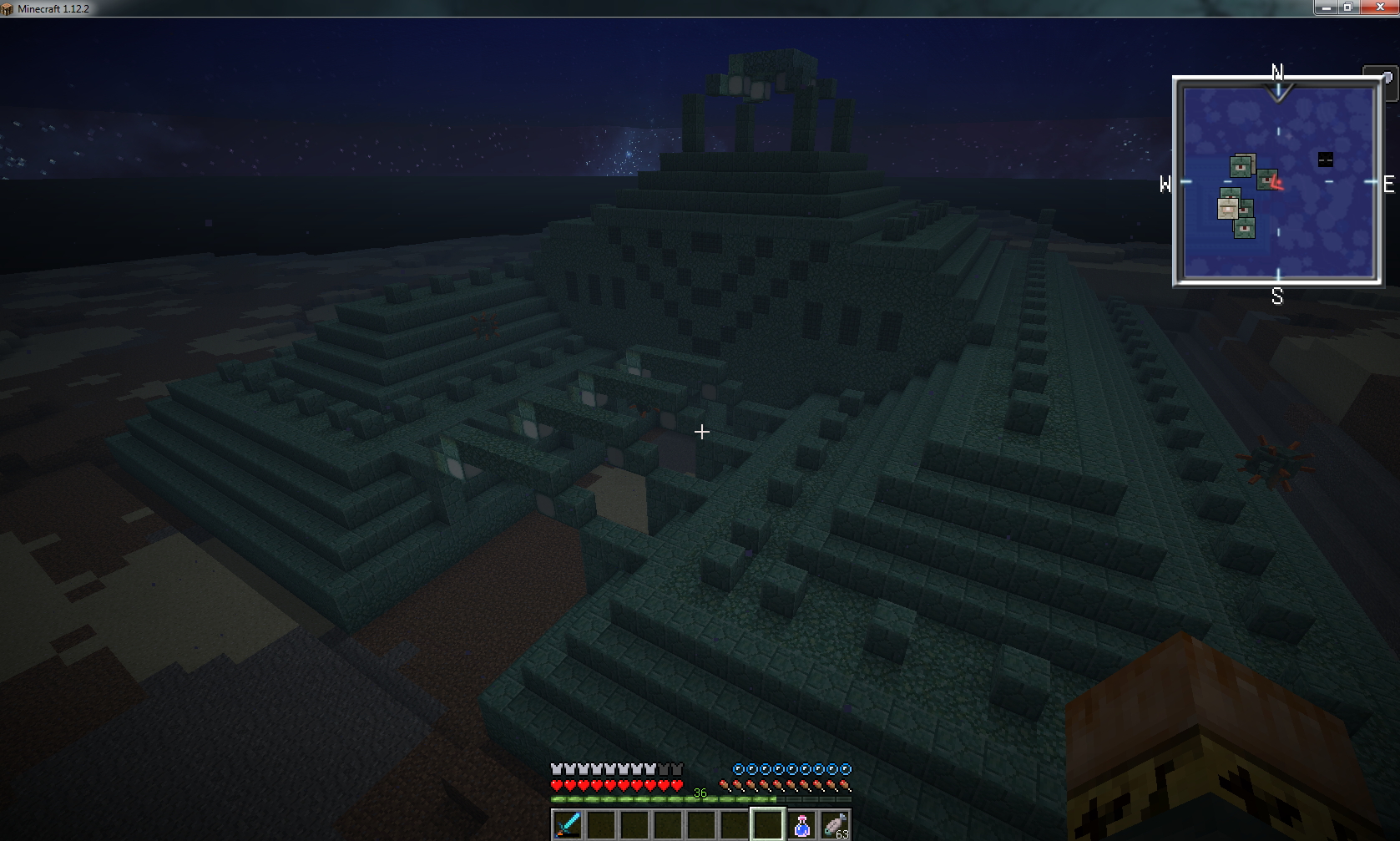This screenshot has height=841, width=1400.
Task: Select the diamond sword hotbar slot
Action: (568, 824)
